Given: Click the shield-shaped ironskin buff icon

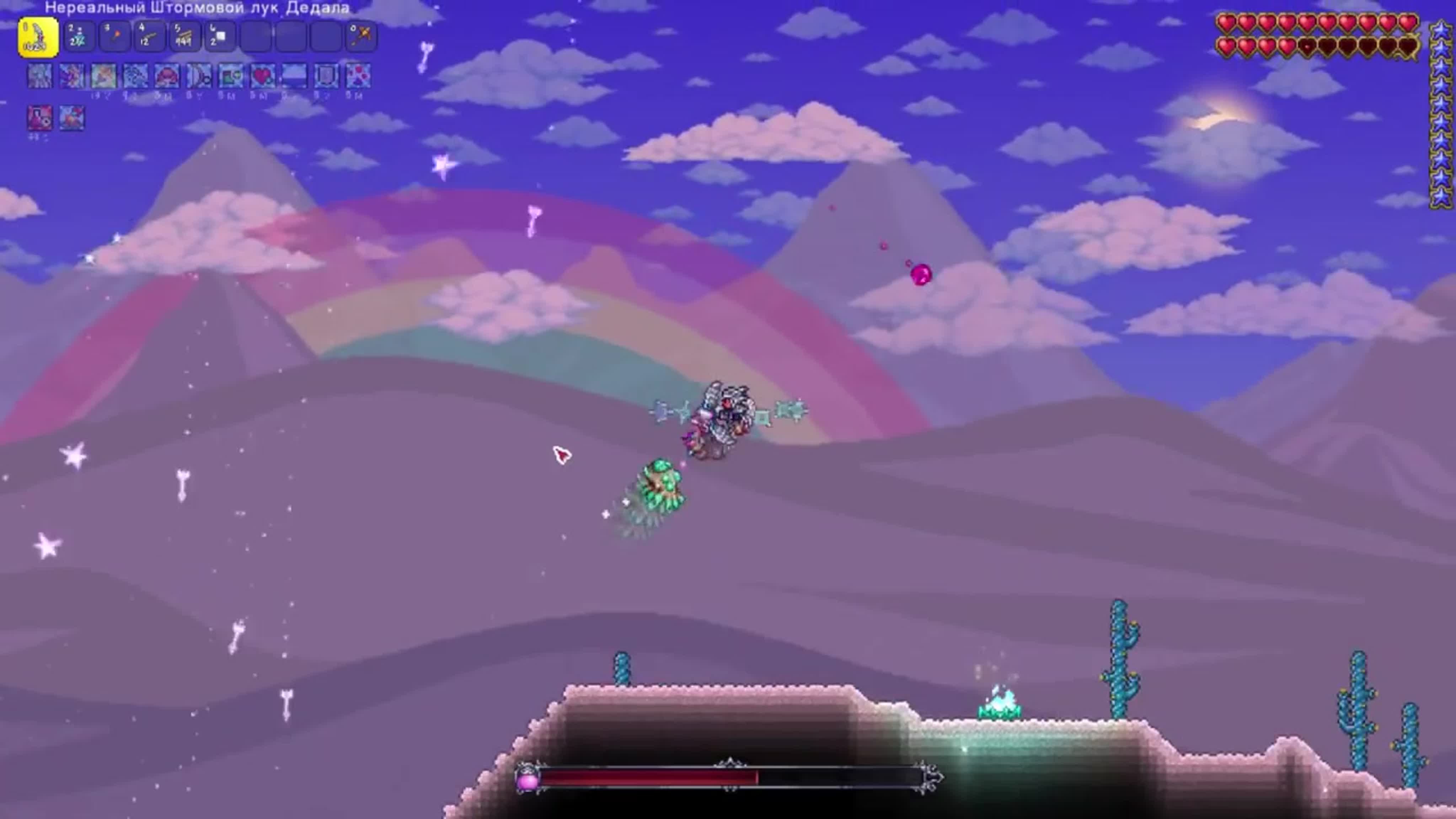Looking at the screenshot, I should click(326, 76).
